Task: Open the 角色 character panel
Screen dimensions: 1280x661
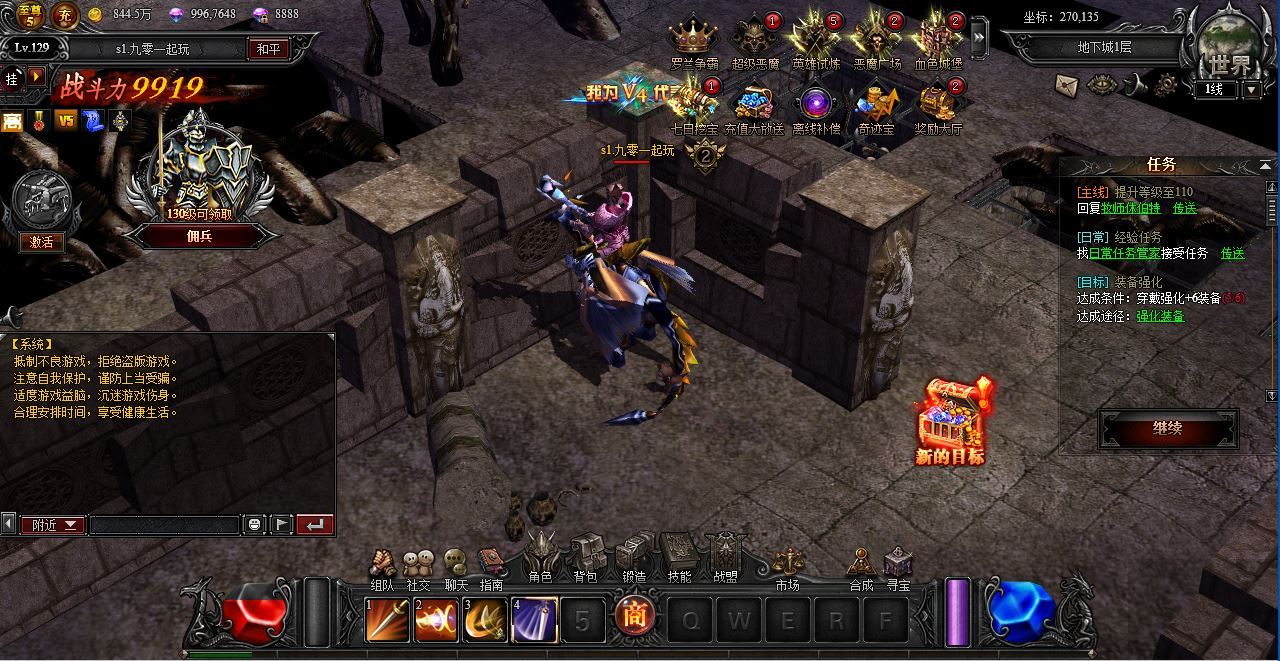Action: [541, 555]
